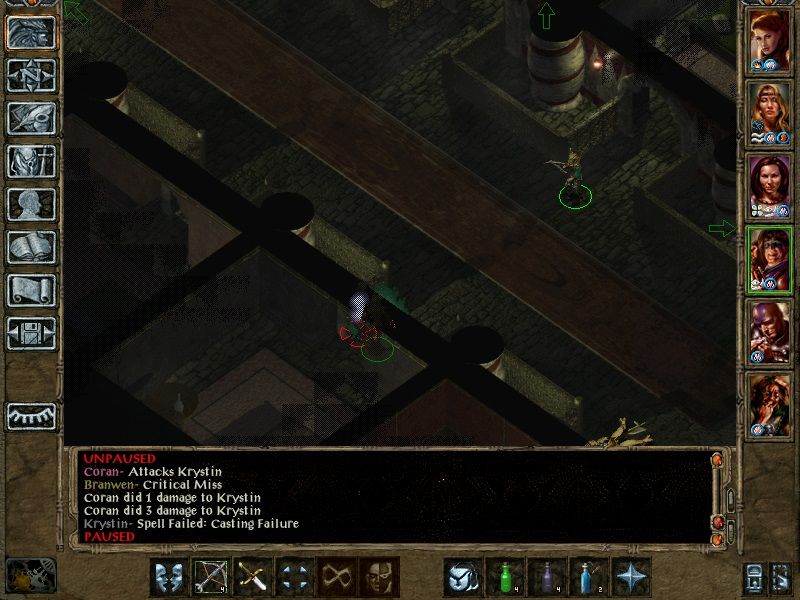
Task: Open the priest scroll page
Action: [x=31, y=290]
